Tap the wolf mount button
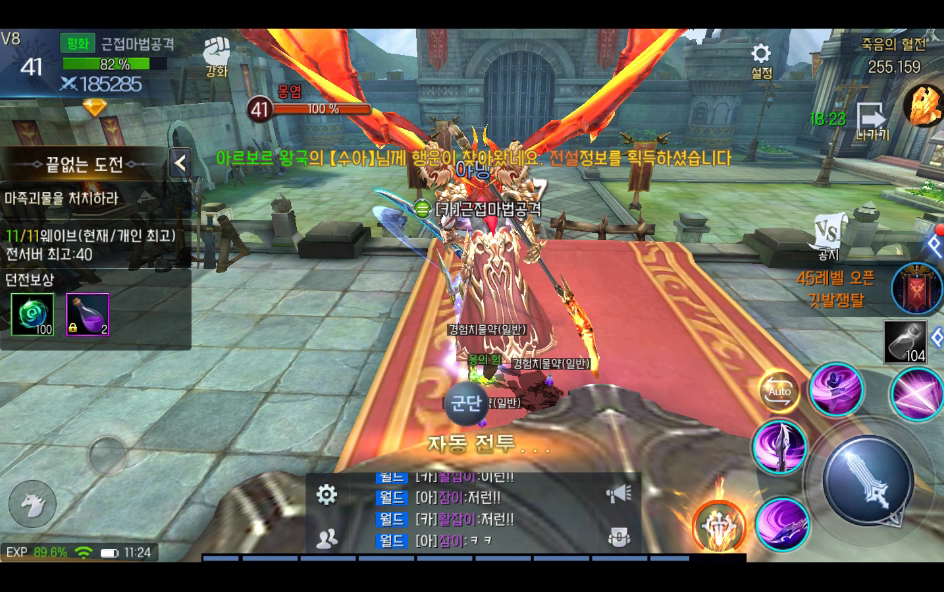Image resolution: width=944 pixels, height=592 pixels. click(x=31, y=503)
